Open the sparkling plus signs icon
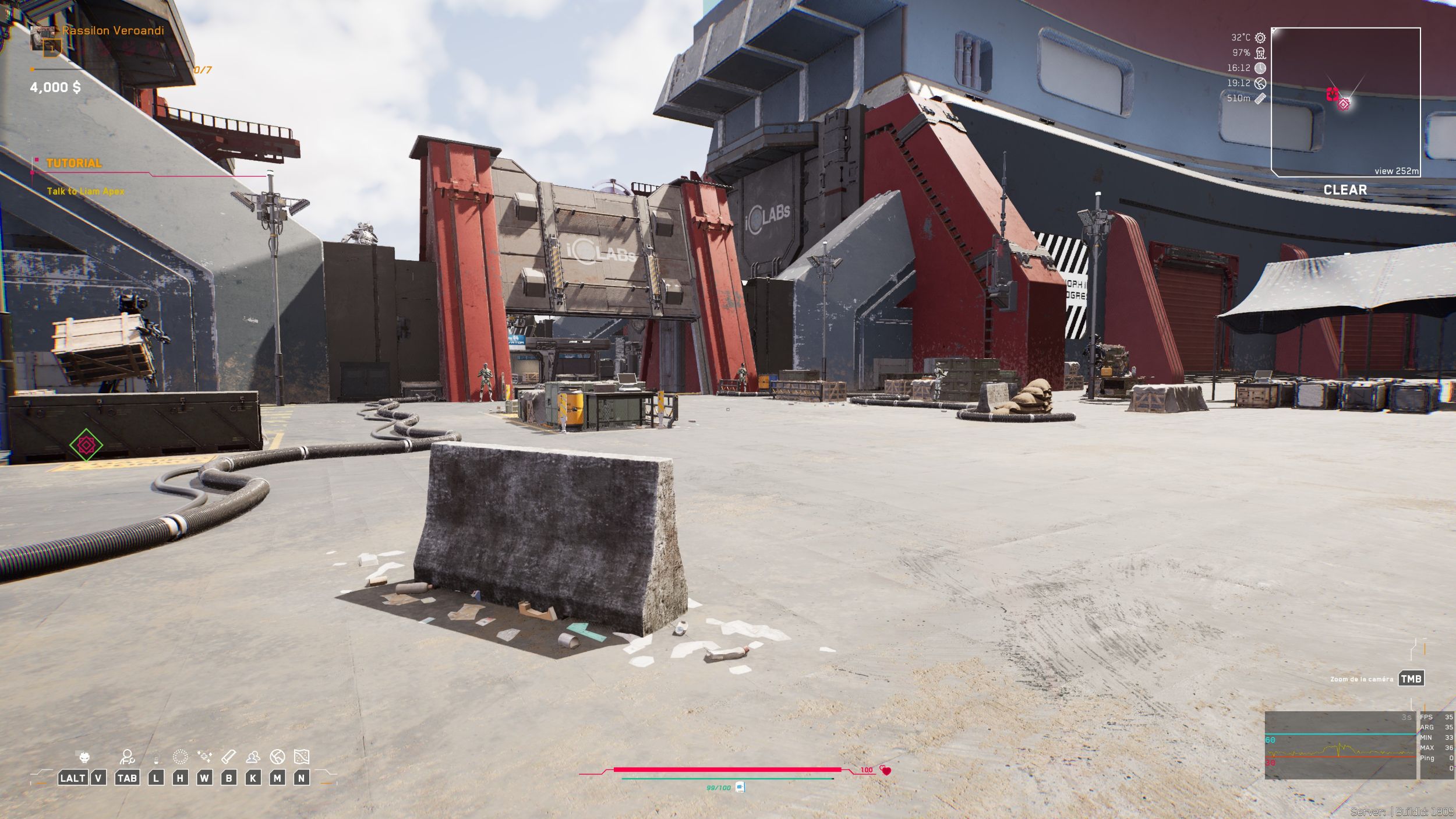This screenshot has height=819, width=1456. (204, 757)
